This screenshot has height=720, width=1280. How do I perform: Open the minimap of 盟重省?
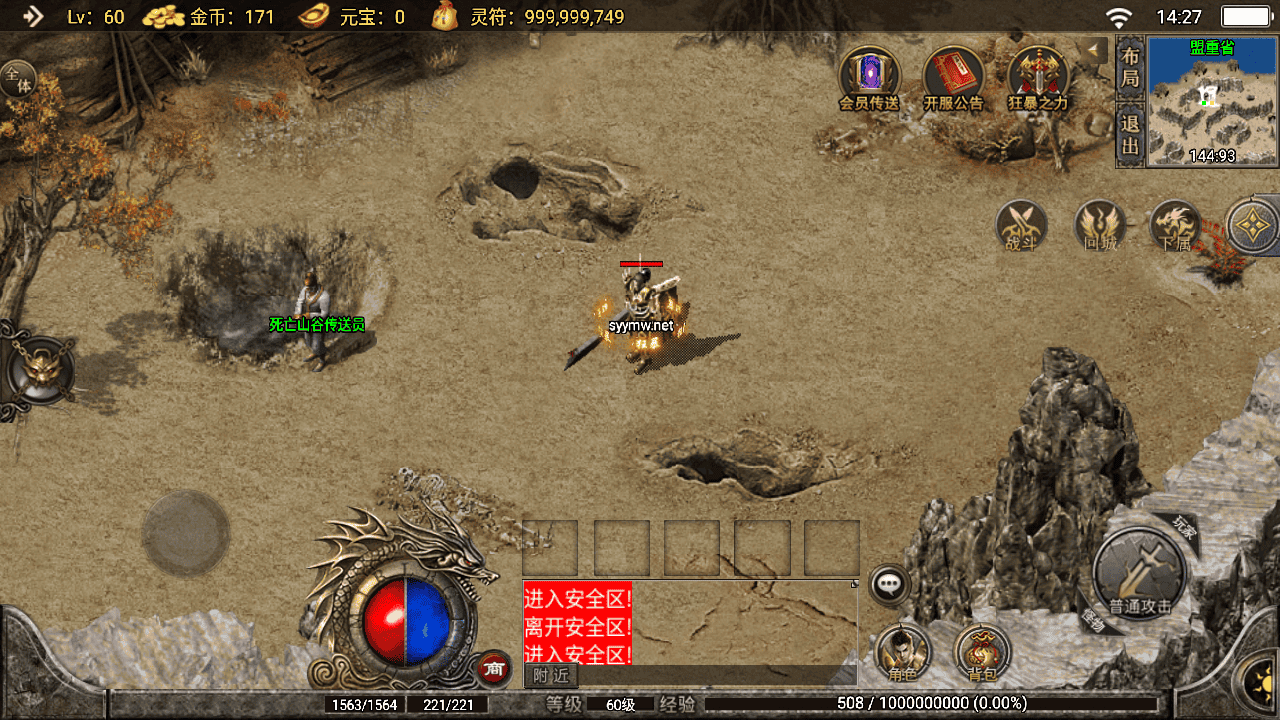[x=1212, y=101]
